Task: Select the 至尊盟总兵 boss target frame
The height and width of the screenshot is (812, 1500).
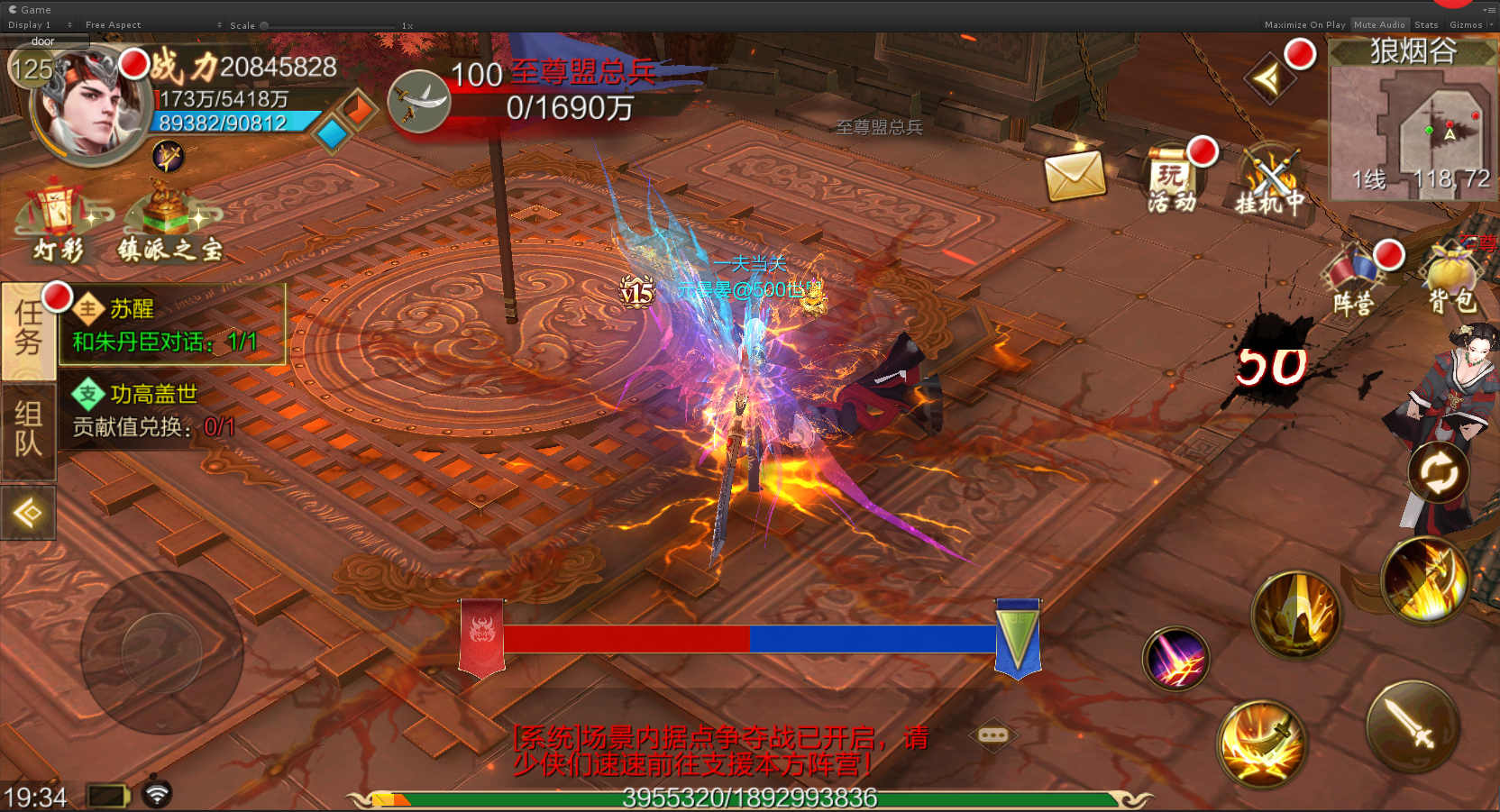Action: pos(550,92)
